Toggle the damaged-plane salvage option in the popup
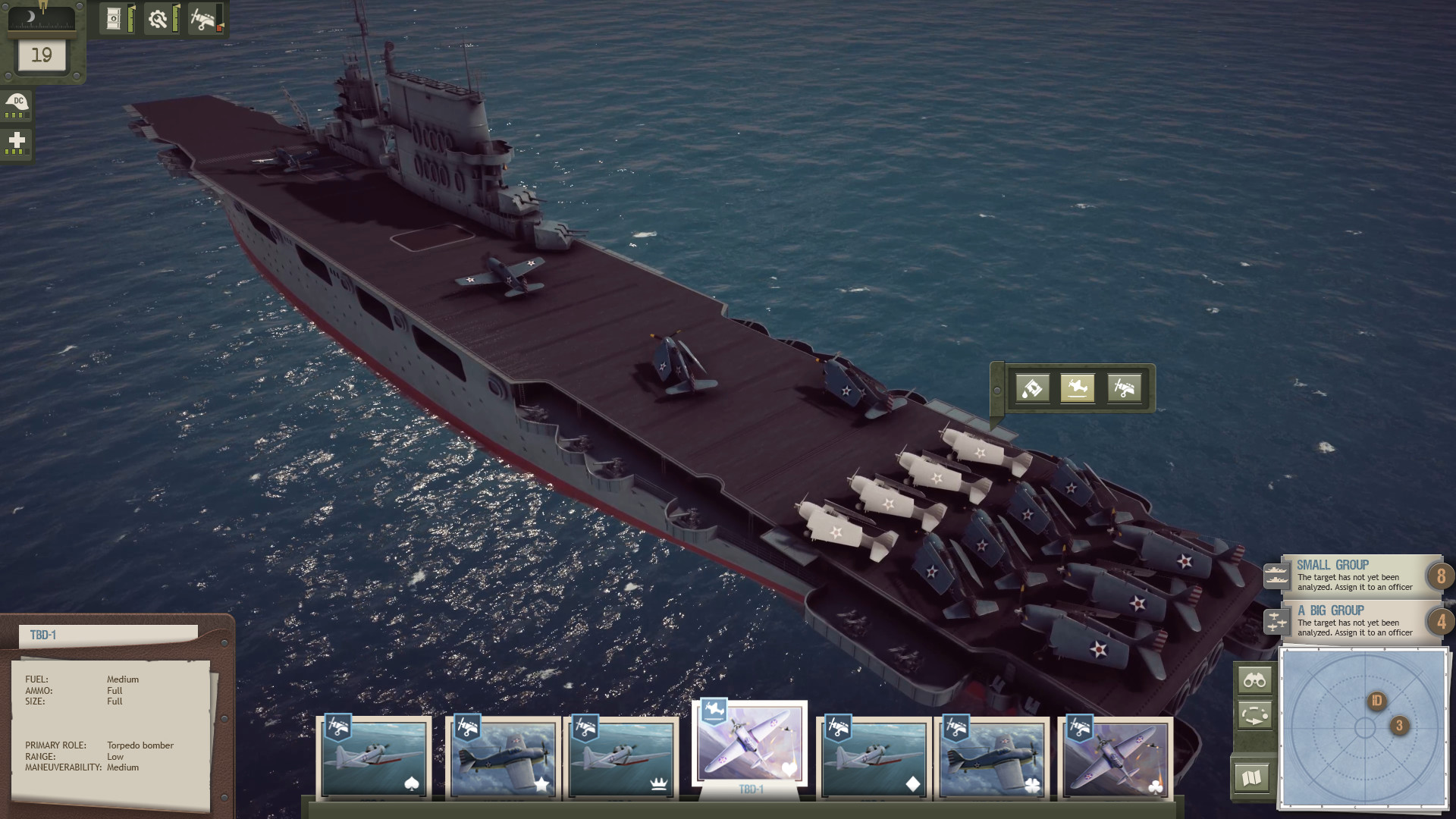The width and height of the screenshot is (1456, 819). [1125, 388]
